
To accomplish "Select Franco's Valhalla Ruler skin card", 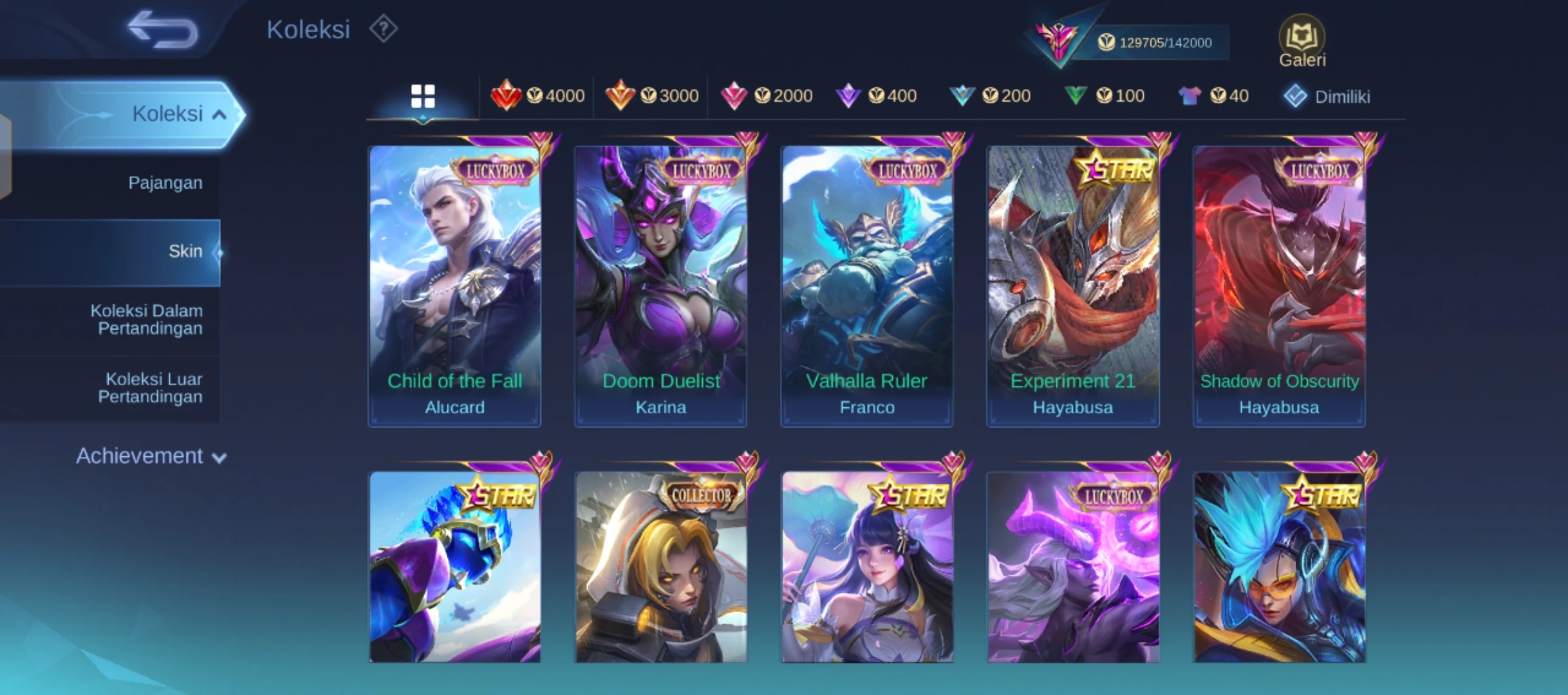I will [866, 283].
